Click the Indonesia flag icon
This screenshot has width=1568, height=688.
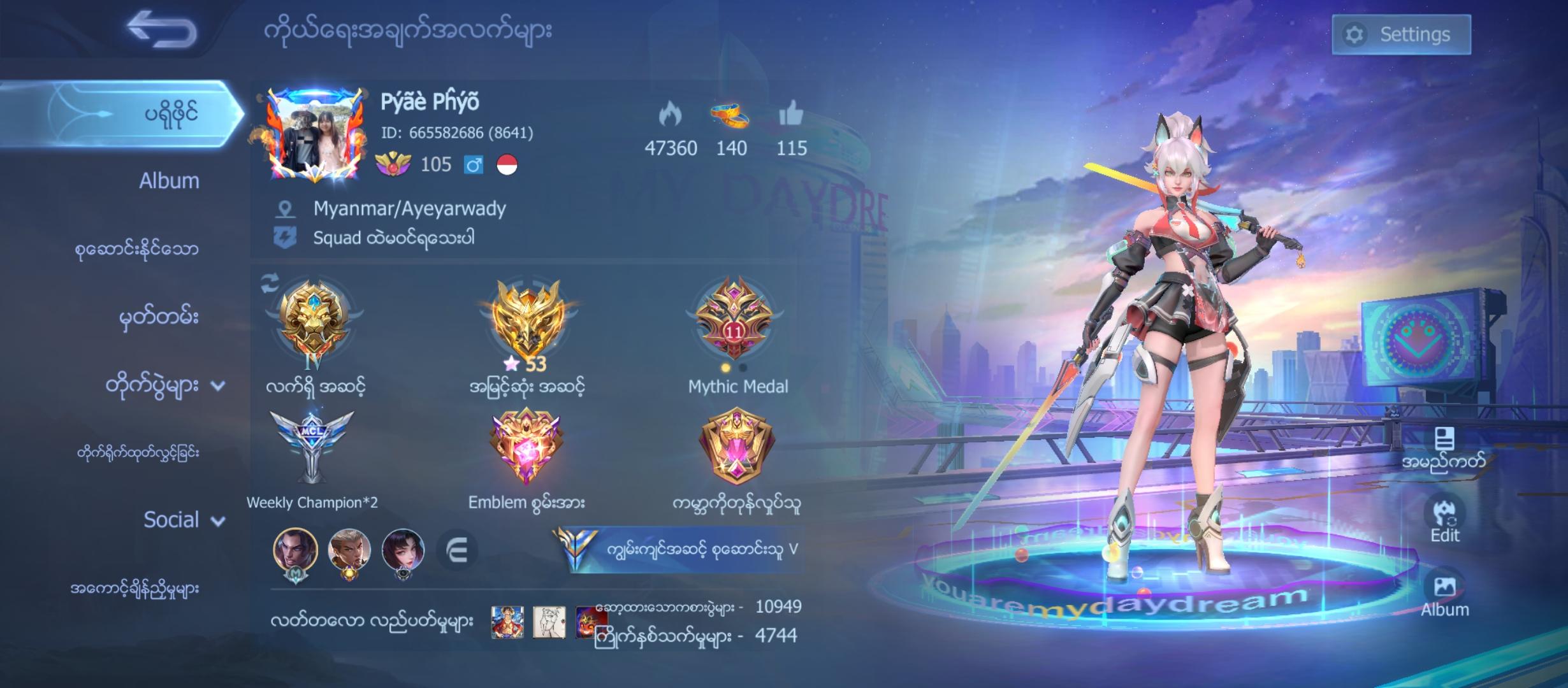pyautogui.click(x=506, y=166)
